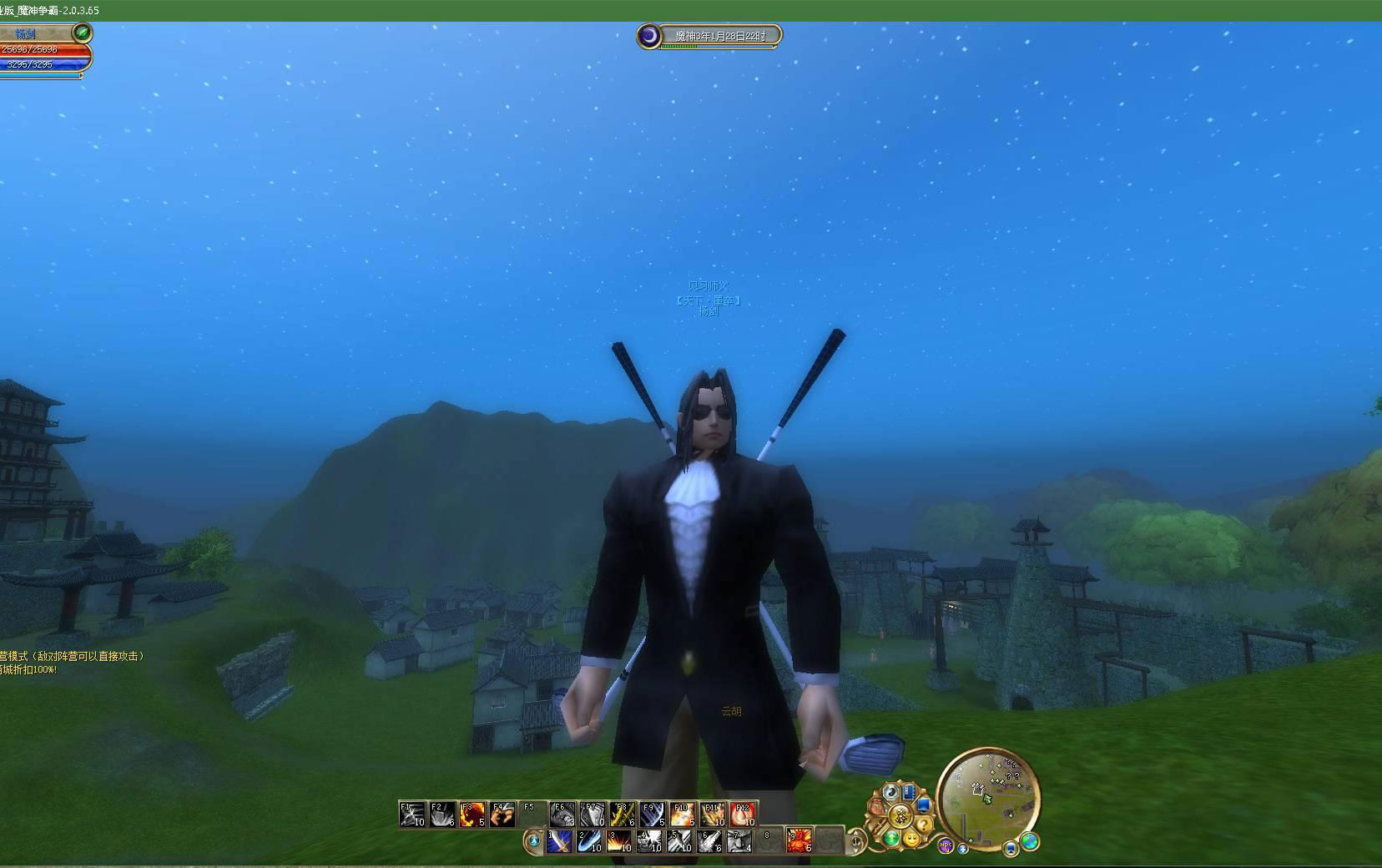Use the slot 1 sword skill
This screenshot has width=1382, height=868.
click(x=559, y=840)
